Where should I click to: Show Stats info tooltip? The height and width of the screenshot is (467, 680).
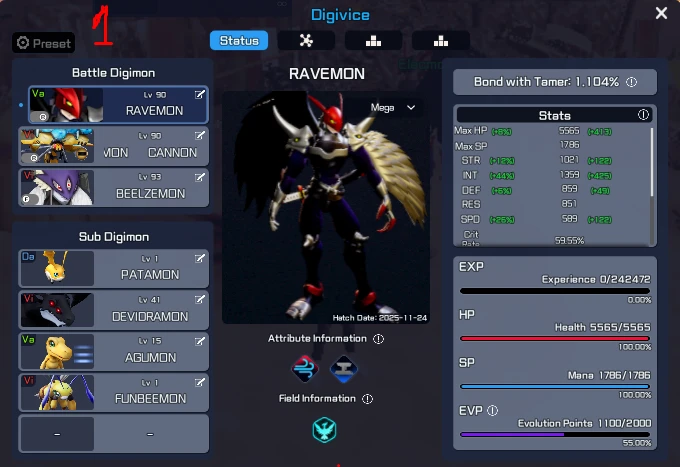[643, 115]
